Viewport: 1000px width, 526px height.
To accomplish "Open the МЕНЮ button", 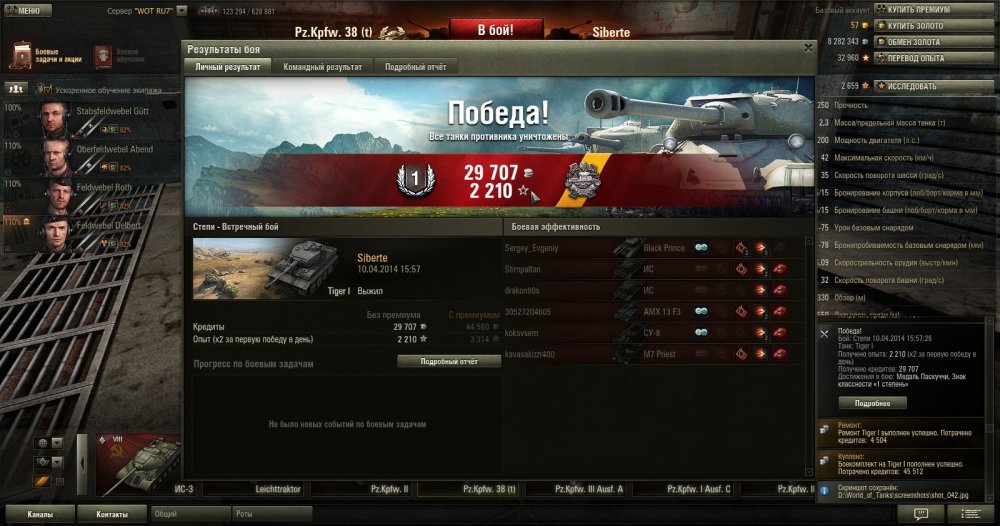I will 24,10.
